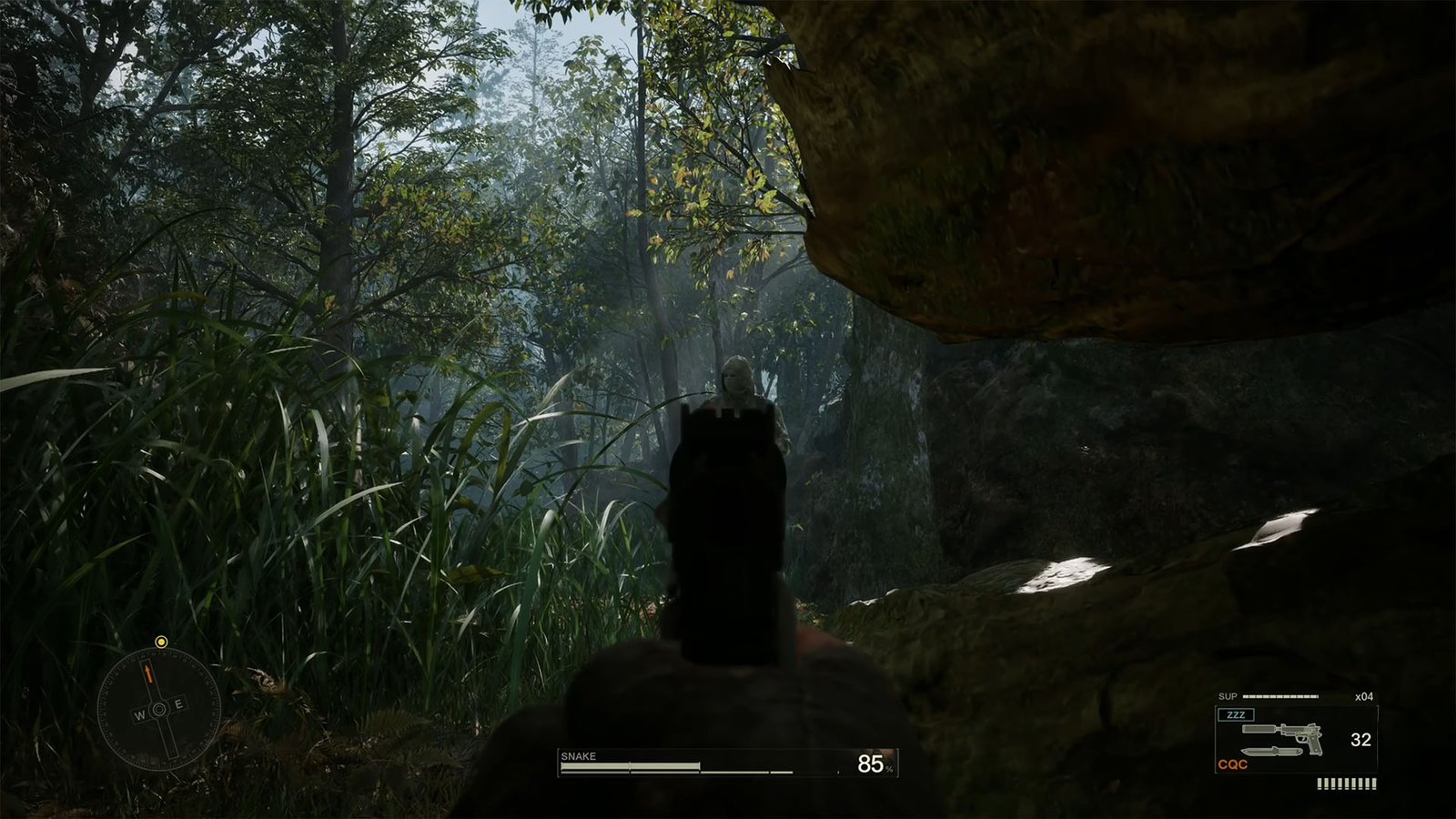1456x819 pixels.
Task: Click the SUP suppressor durability bar
Action: click(1279, 696)
